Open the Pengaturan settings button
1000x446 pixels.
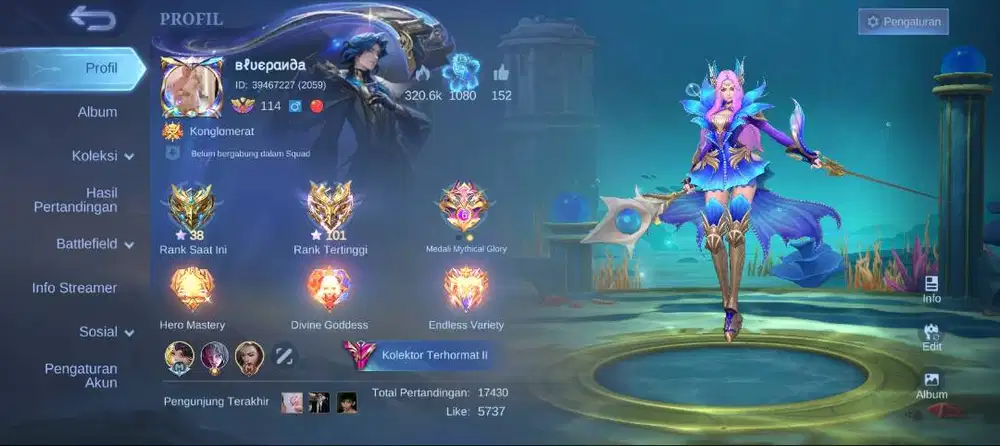(903, 21)
